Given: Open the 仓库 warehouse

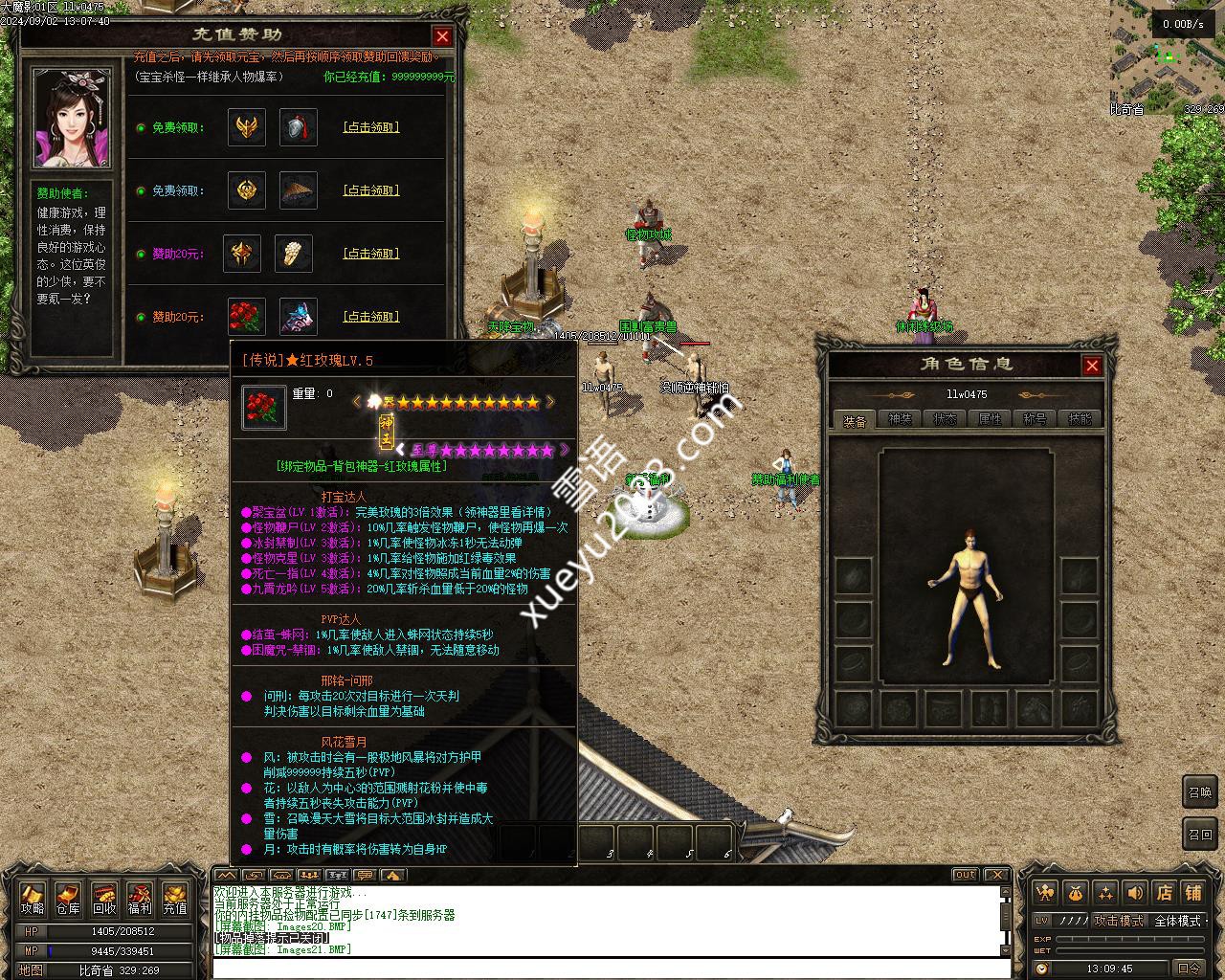Looking at the screenshot, I should 68,899.
